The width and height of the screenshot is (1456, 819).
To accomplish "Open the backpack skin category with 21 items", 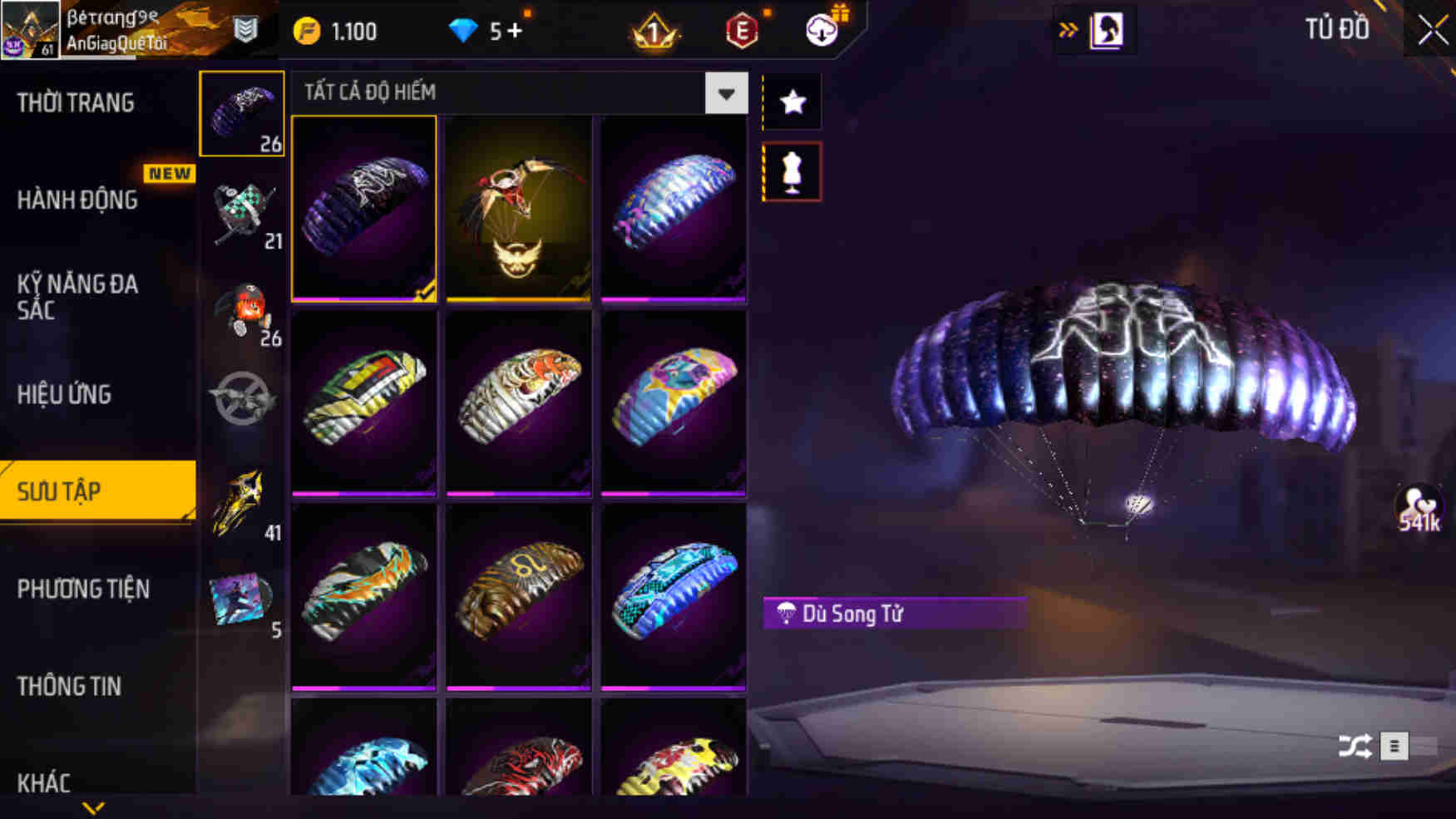I will tap(242, 210).
